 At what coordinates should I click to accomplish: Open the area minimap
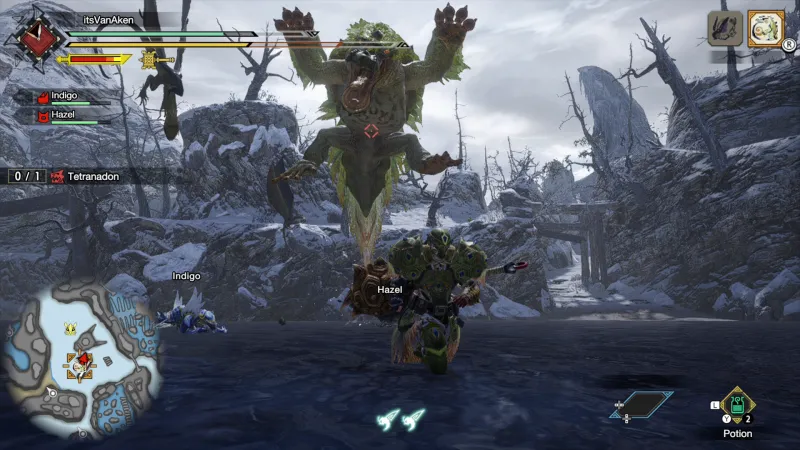pos(82,357)
